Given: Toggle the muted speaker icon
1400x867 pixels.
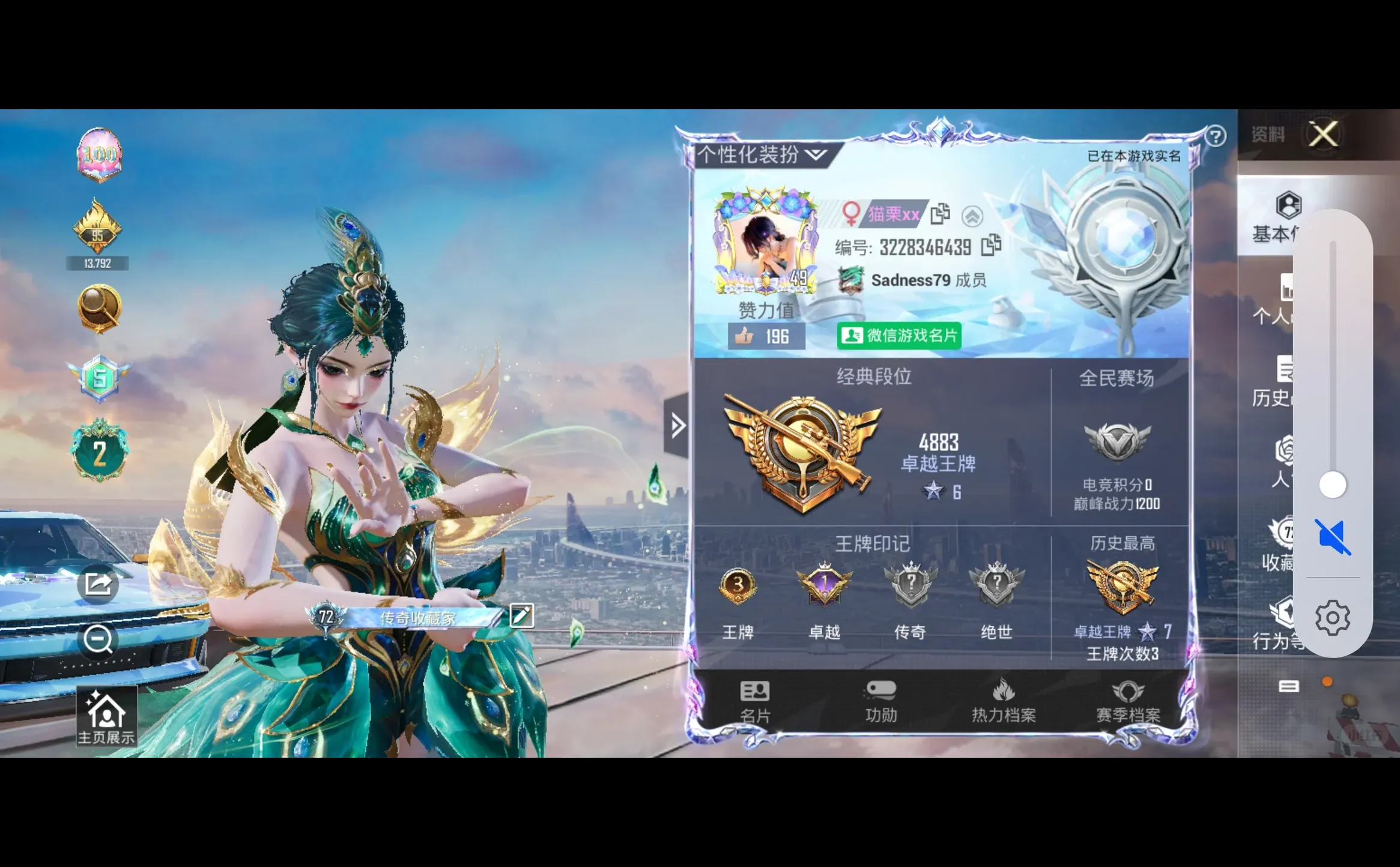Looking at the screenshot, I should coord(1333,536).
